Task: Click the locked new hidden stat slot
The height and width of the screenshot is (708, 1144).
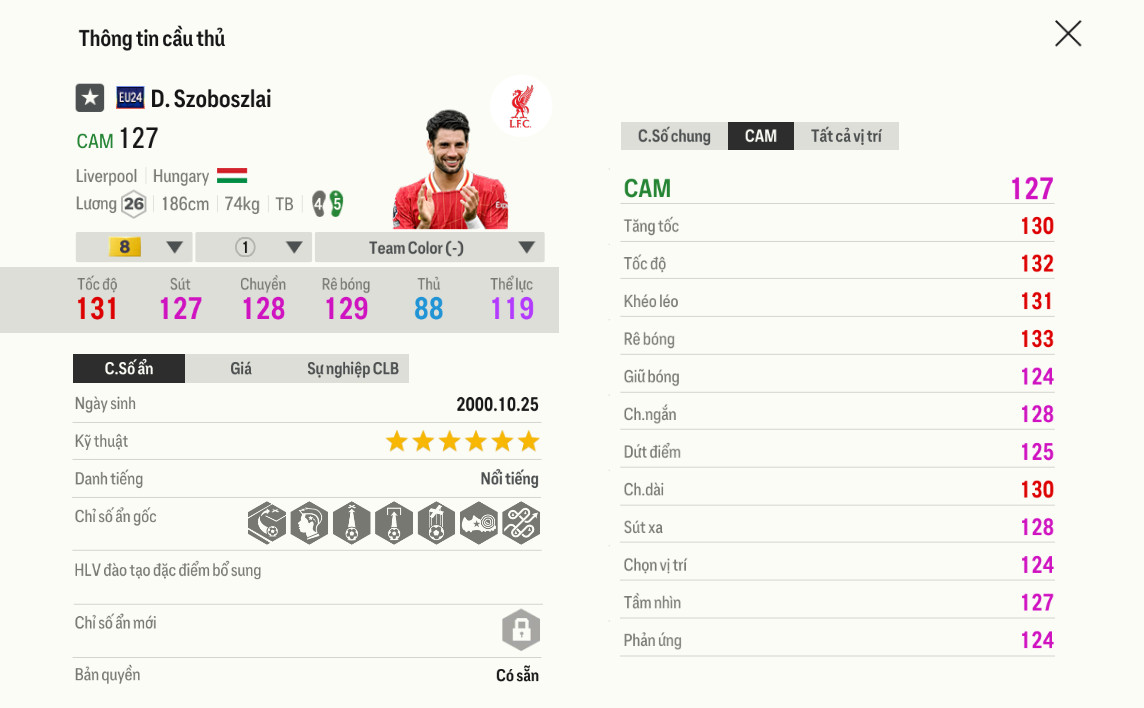Action: click(x=520, y=630)
